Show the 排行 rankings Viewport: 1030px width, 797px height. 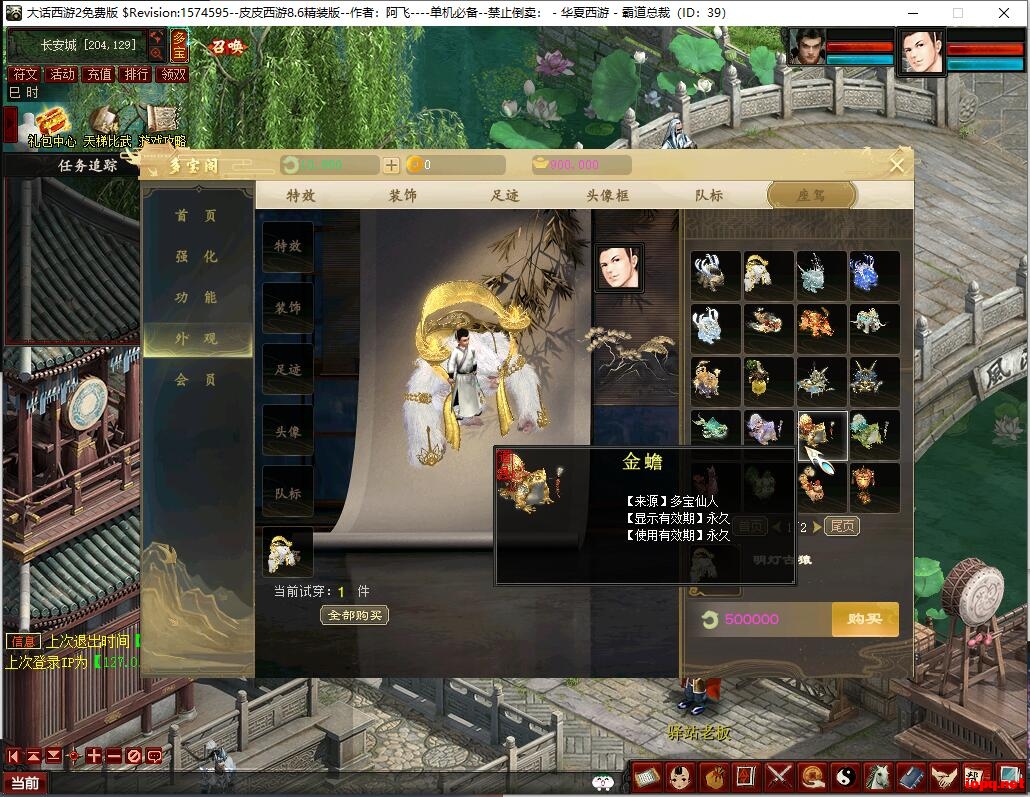(x=136, y=74)
